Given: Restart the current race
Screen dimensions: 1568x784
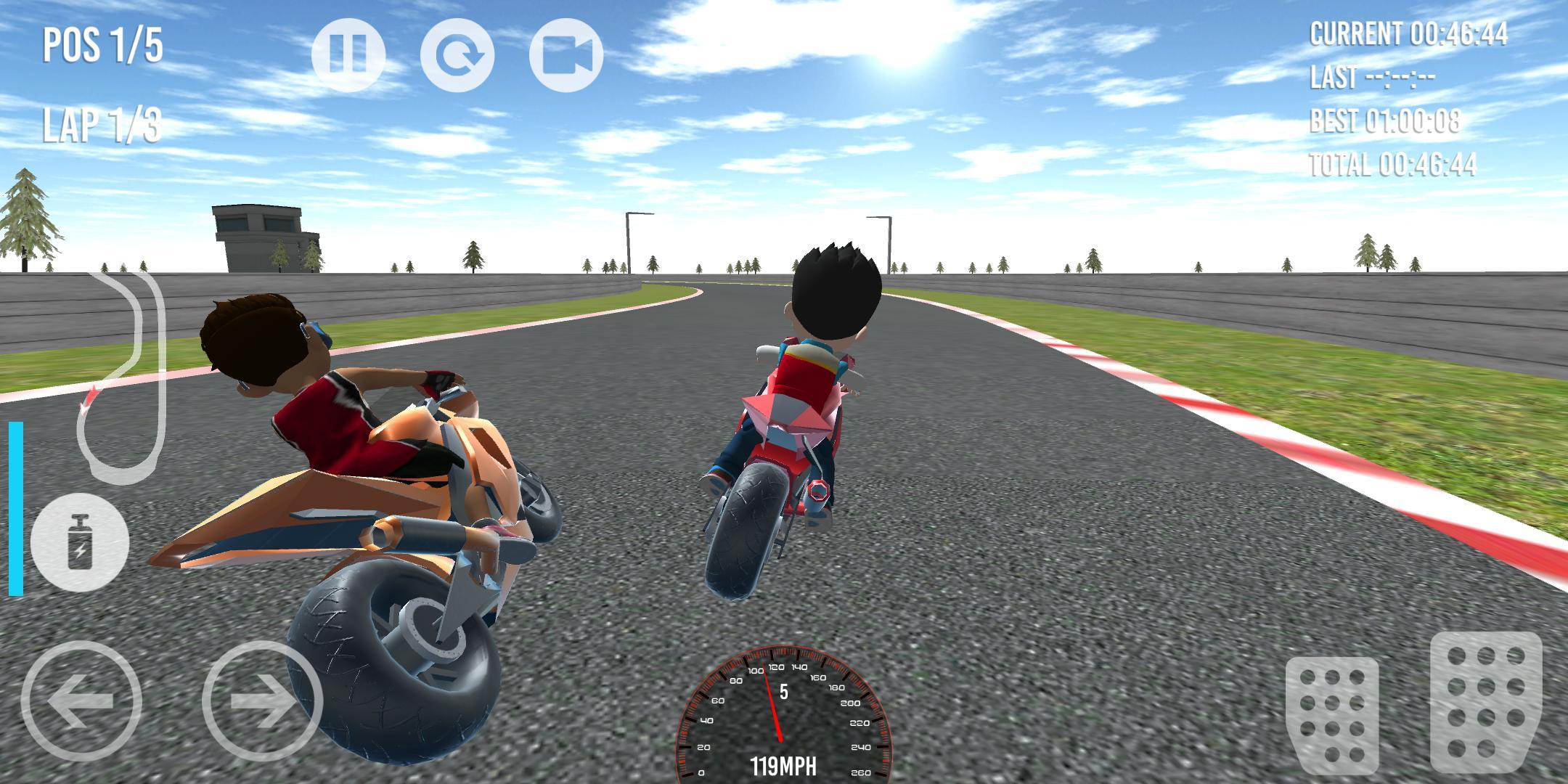Looking at the screenshot, I should [x=461, y=54].
